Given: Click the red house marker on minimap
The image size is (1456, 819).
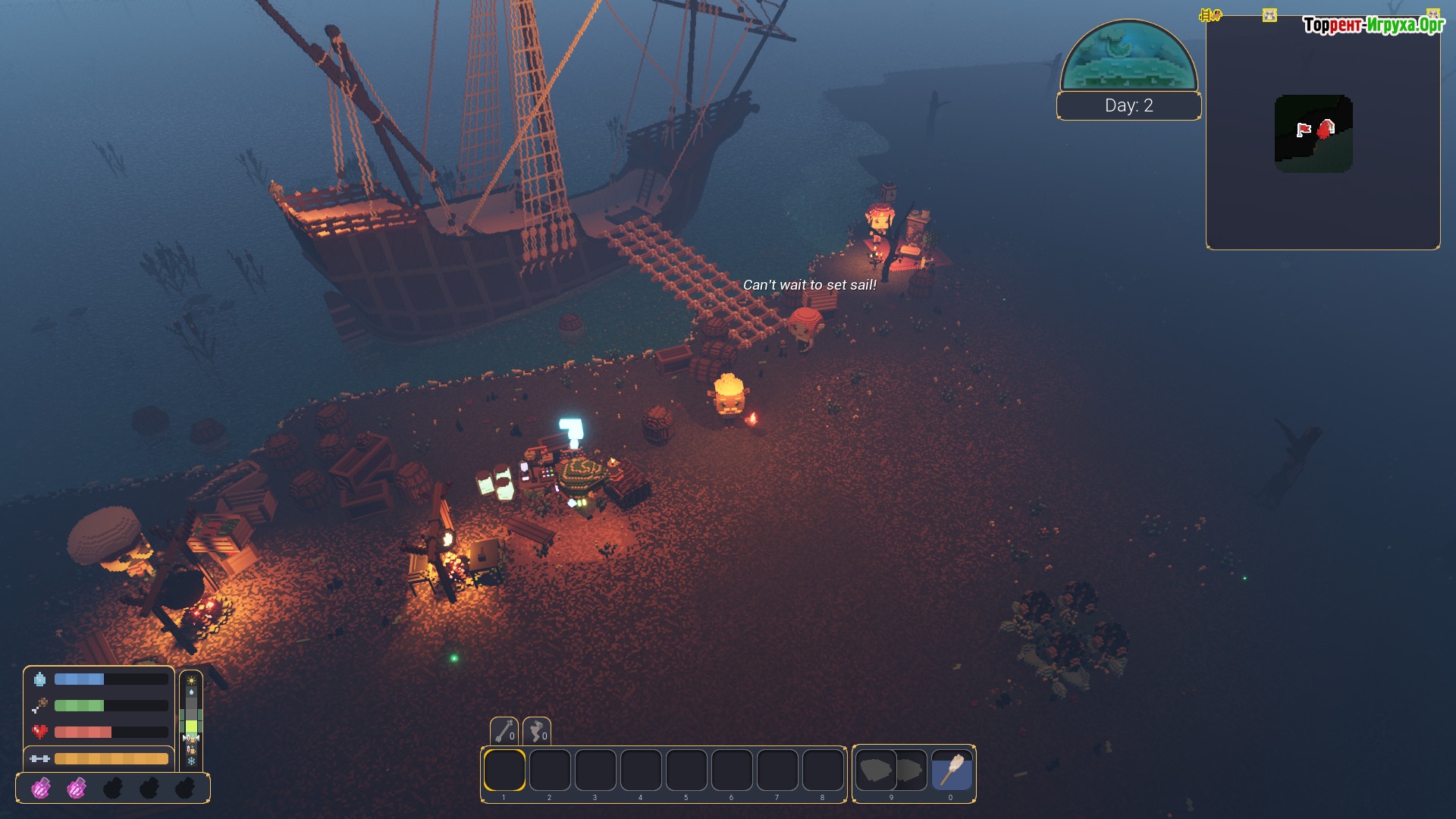Looking at the screenshot, I should [x=1326, y=129].
